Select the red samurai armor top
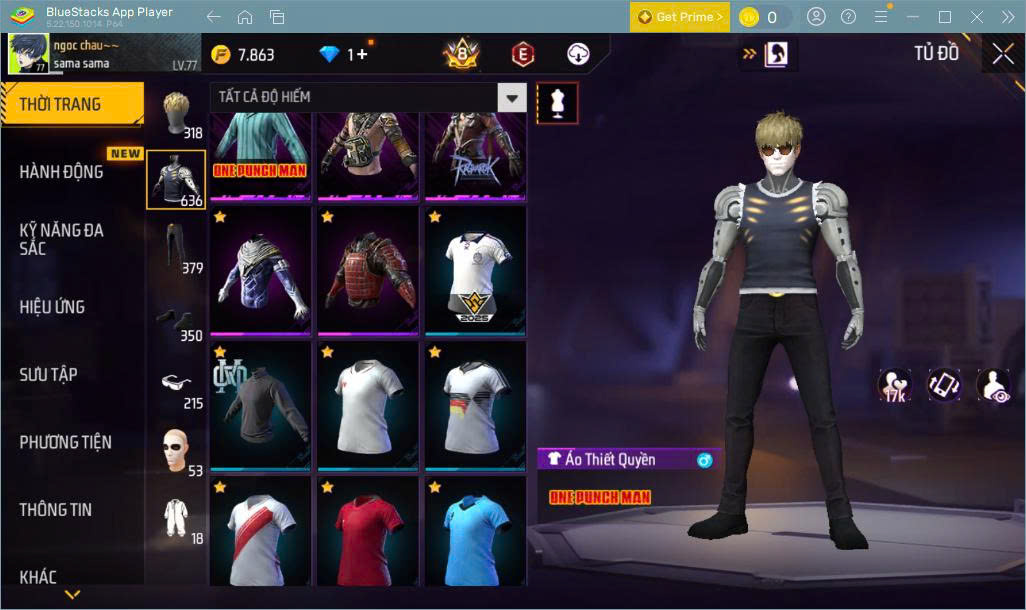Image resolution: width=1026 pixels, height=610 pixels. [x=367, y=269]
